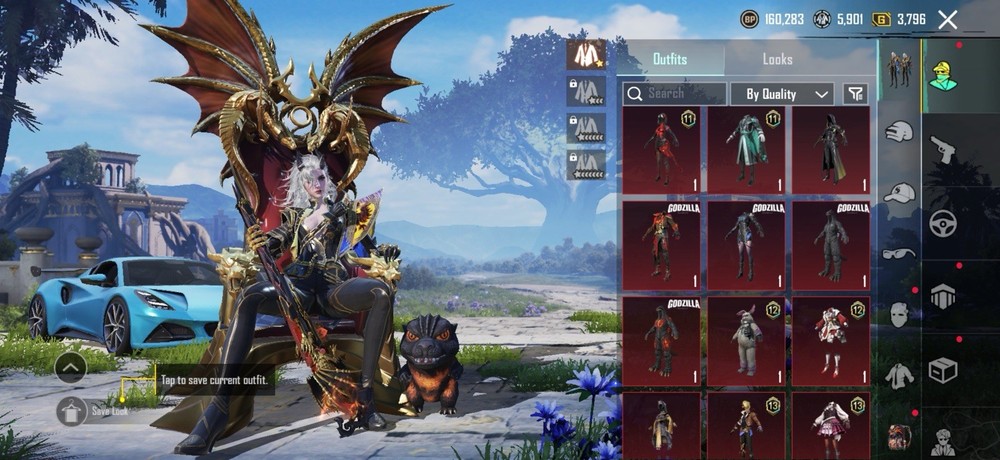
Task: Expand the up-arrow circle button
Action: (70, 368)
